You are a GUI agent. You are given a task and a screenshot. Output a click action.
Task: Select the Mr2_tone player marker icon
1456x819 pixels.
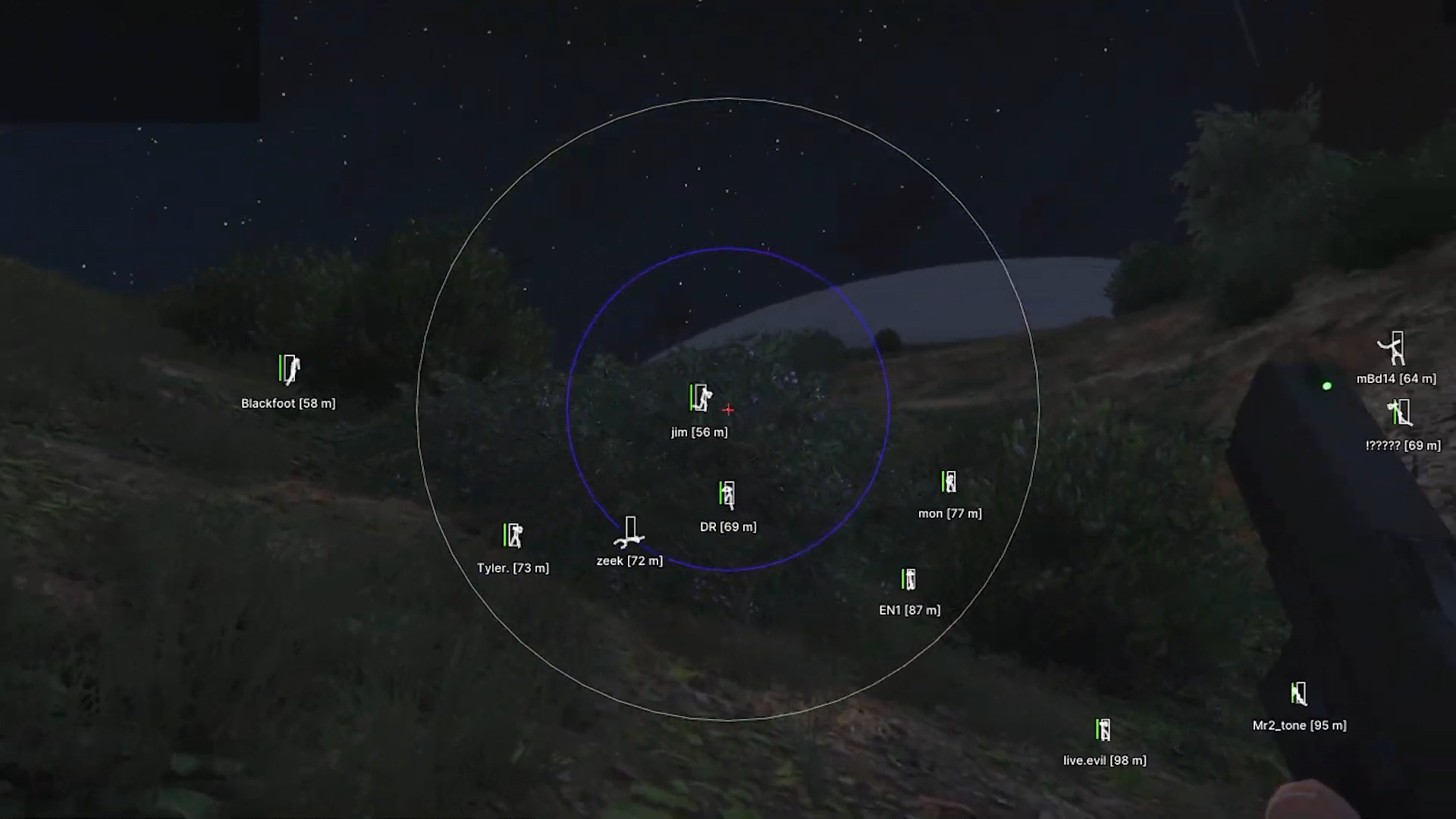(1298, 692)
